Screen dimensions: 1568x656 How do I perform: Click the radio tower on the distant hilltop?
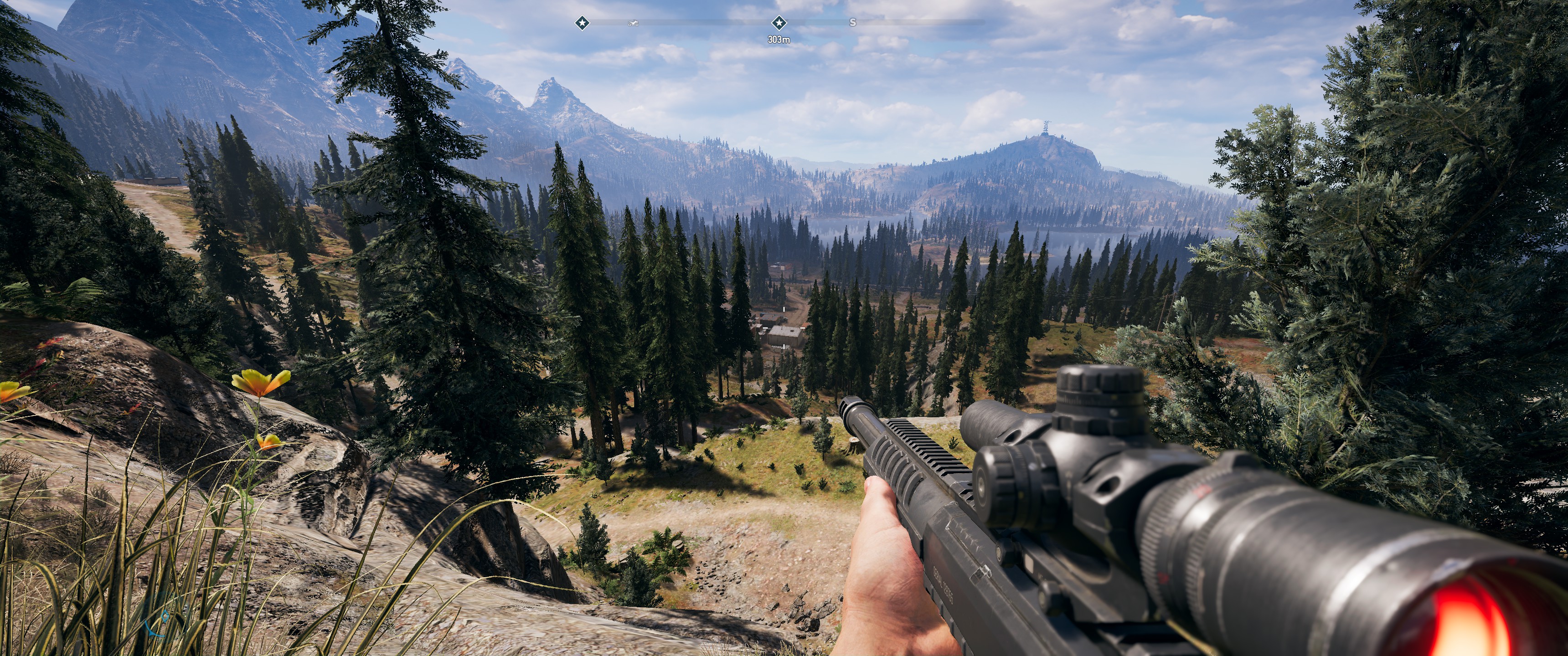click(1046, 126)
